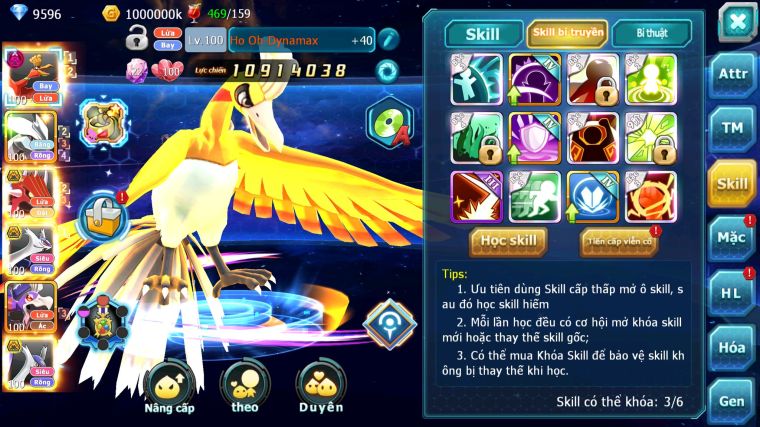
Task: Open the Mặc side tab
Action: coord(733,238)
